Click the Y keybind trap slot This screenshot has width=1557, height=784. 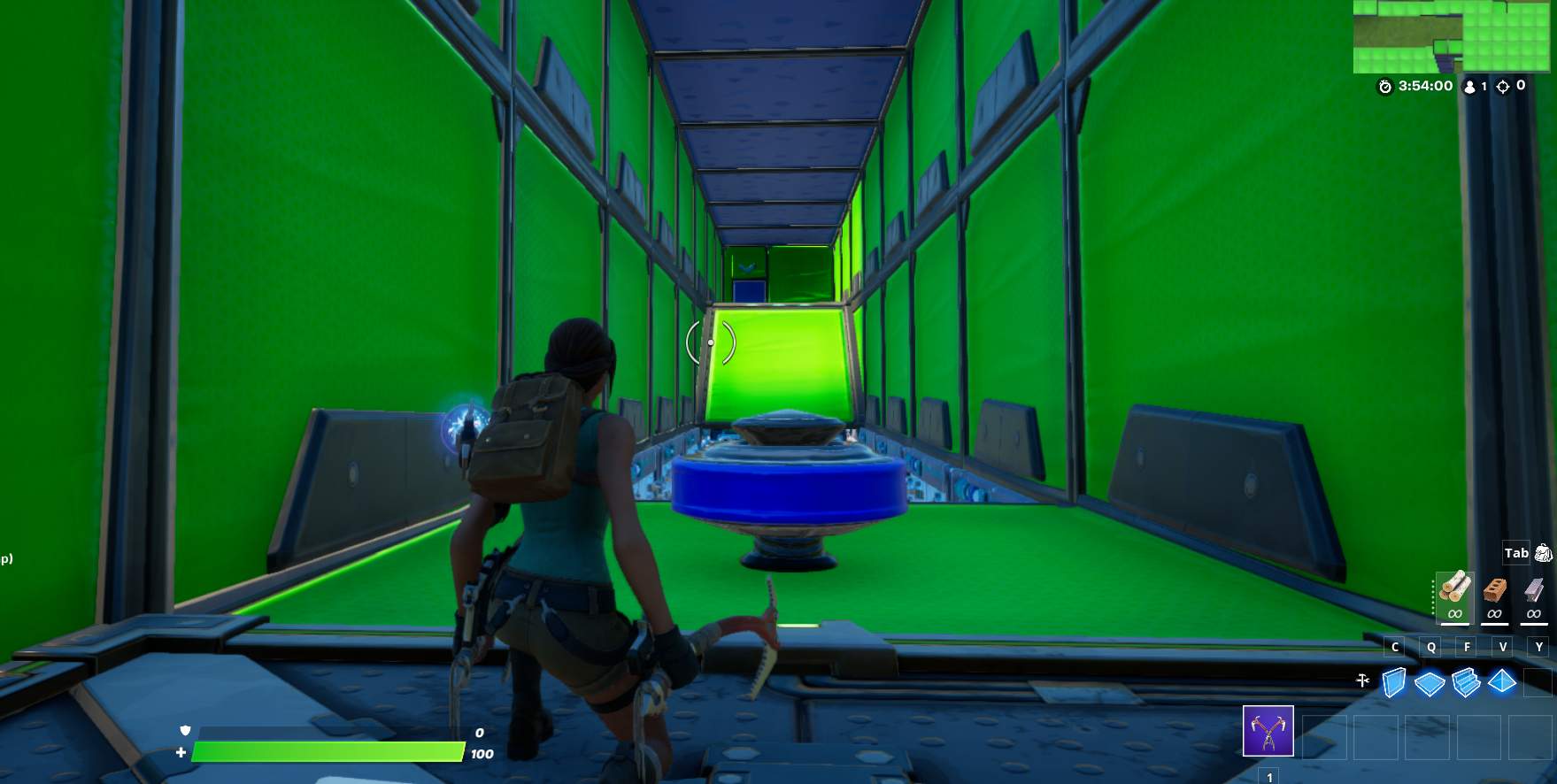[1539, 647]
